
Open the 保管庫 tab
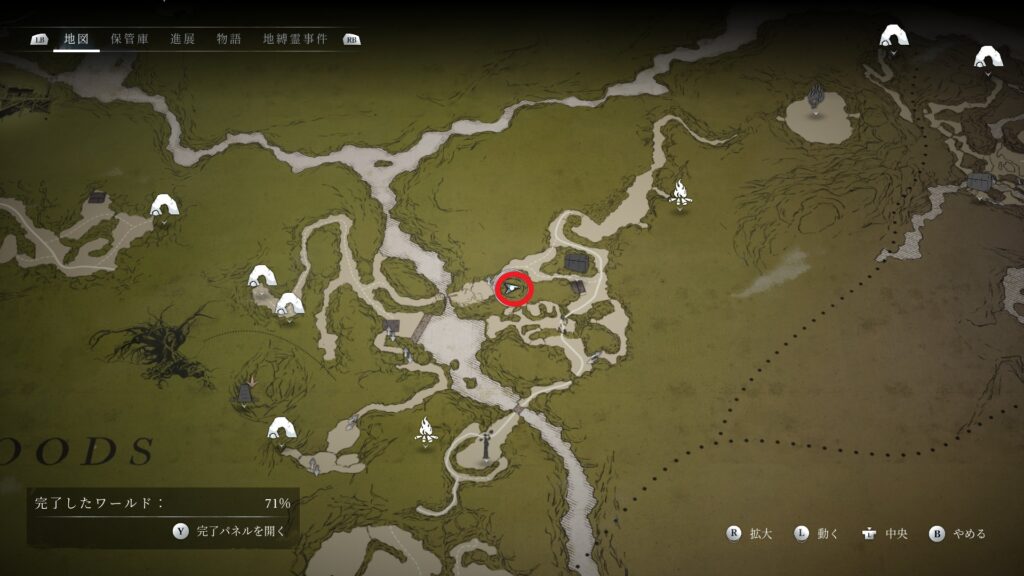(x=130, y=39)
